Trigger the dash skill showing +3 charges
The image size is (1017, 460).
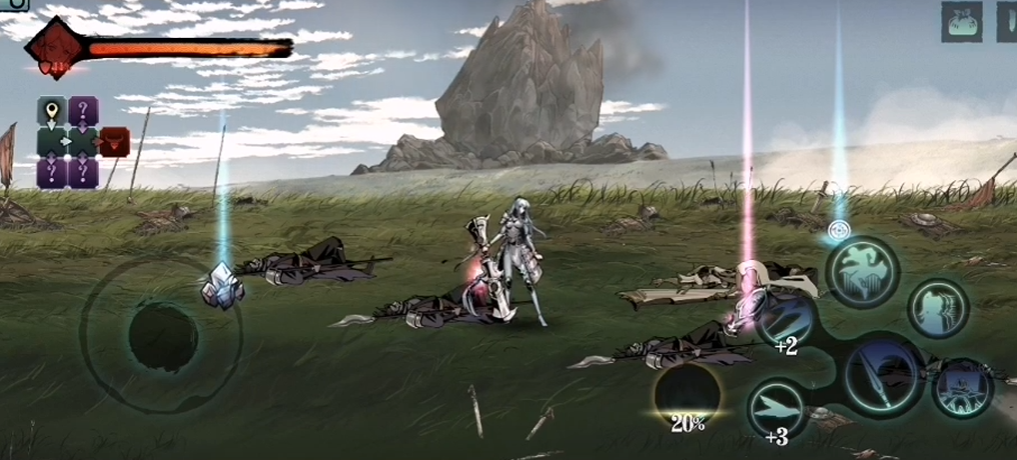(x=778, y=408)
